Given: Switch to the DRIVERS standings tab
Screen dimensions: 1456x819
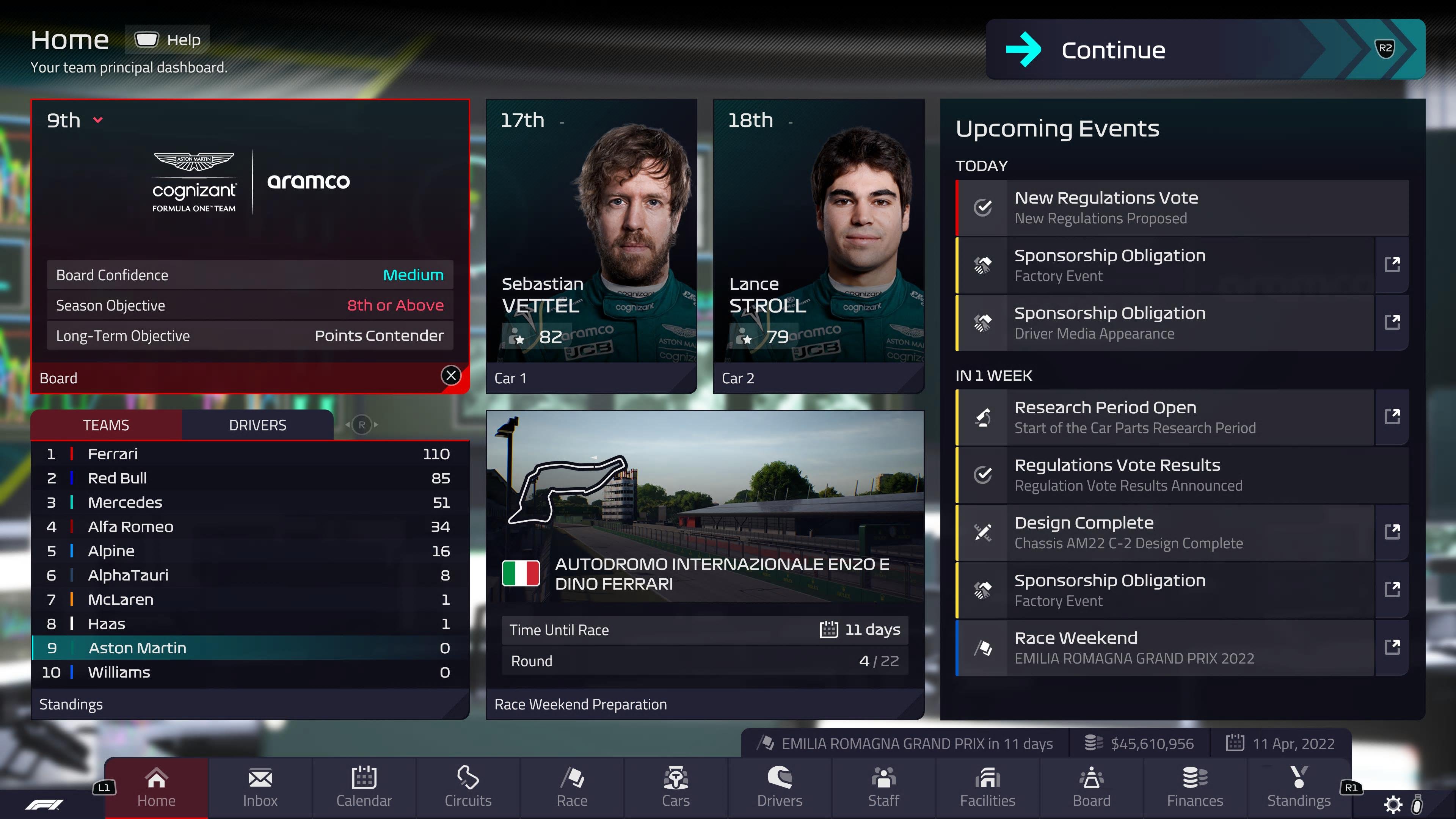Looking at the screenshot, I should point(257,425).
